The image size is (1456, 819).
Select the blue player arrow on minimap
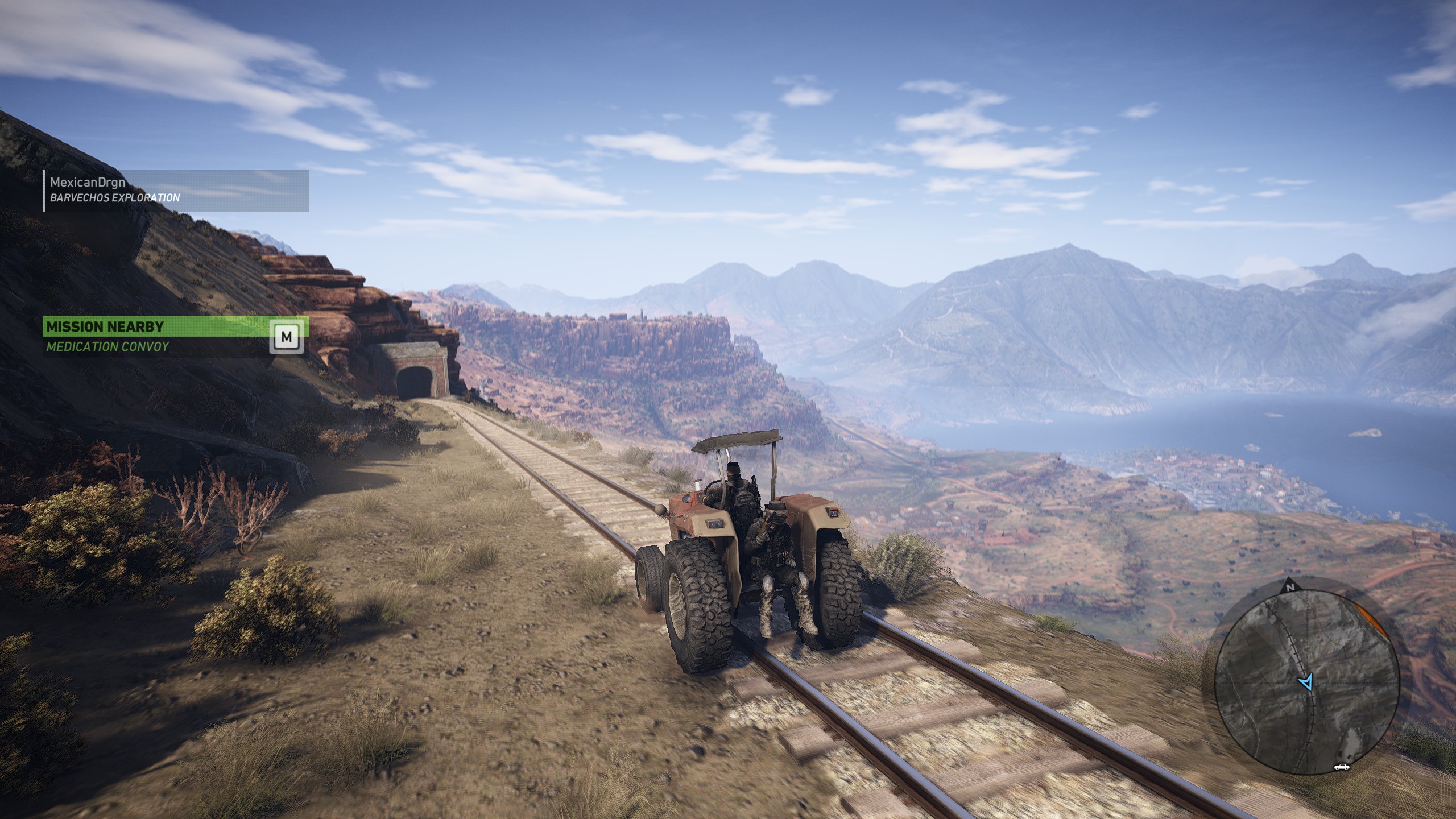[x=1306, y=682]
